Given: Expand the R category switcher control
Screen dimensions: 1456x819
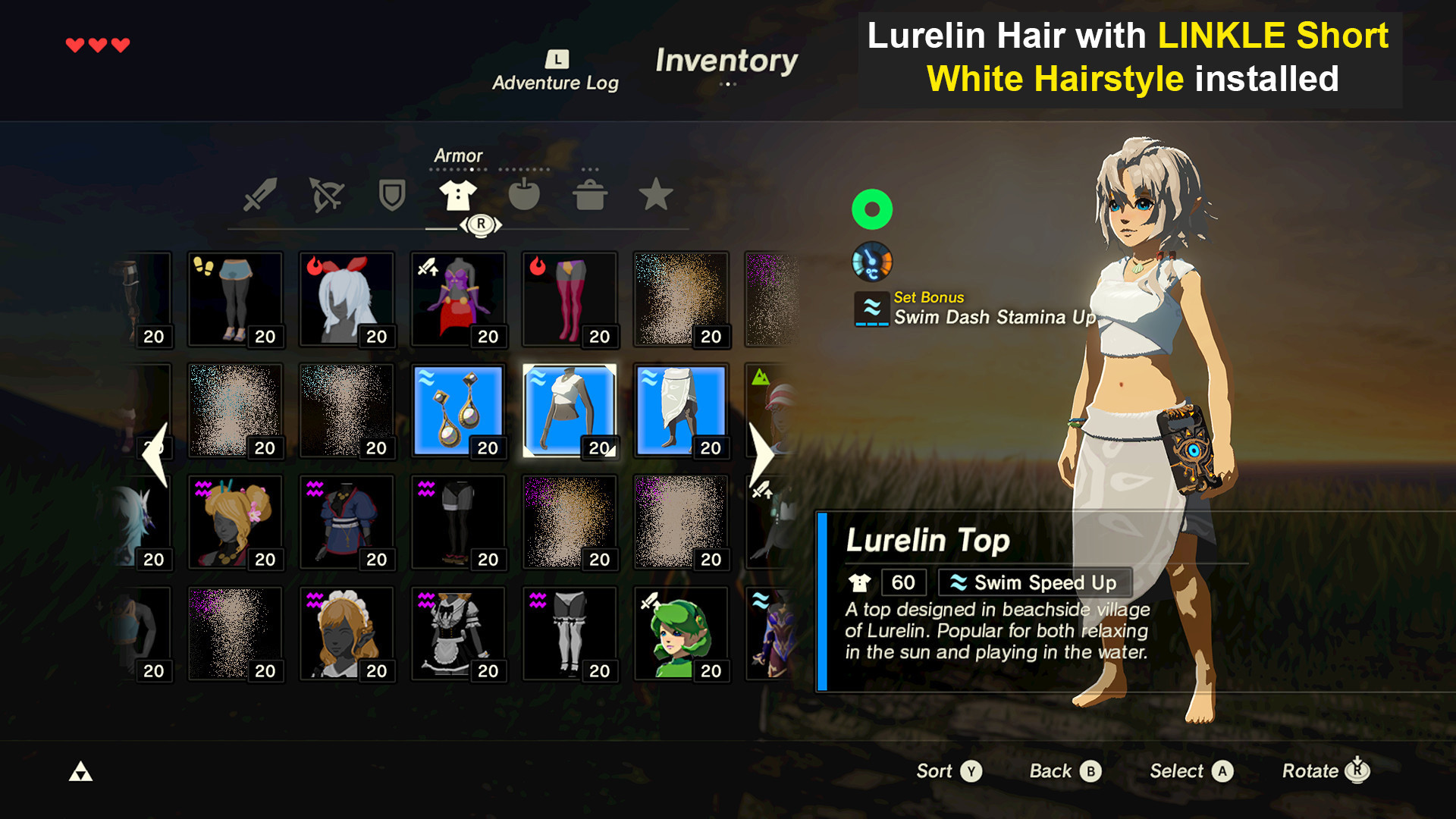Looking at the screenshot, I should coord(481,224).
